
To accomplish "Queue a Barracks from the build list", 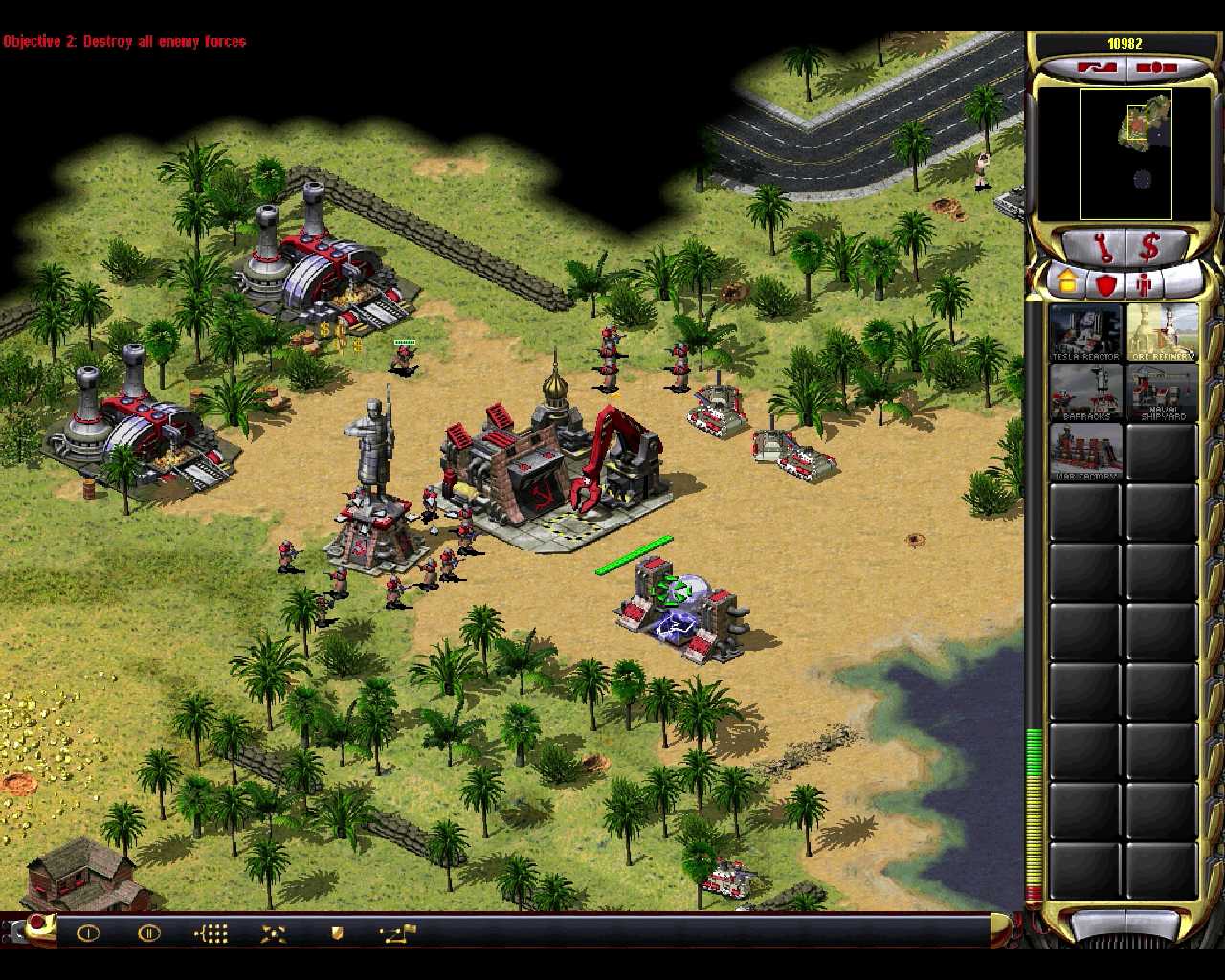I will pos(1085,391).
